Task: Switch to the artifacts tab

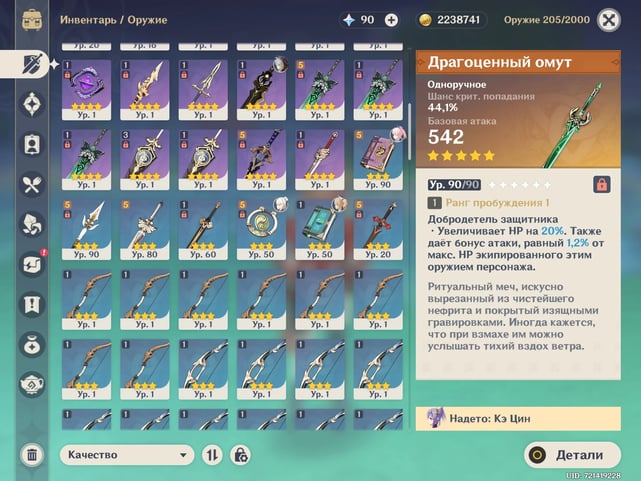Action: coord(31,104)
